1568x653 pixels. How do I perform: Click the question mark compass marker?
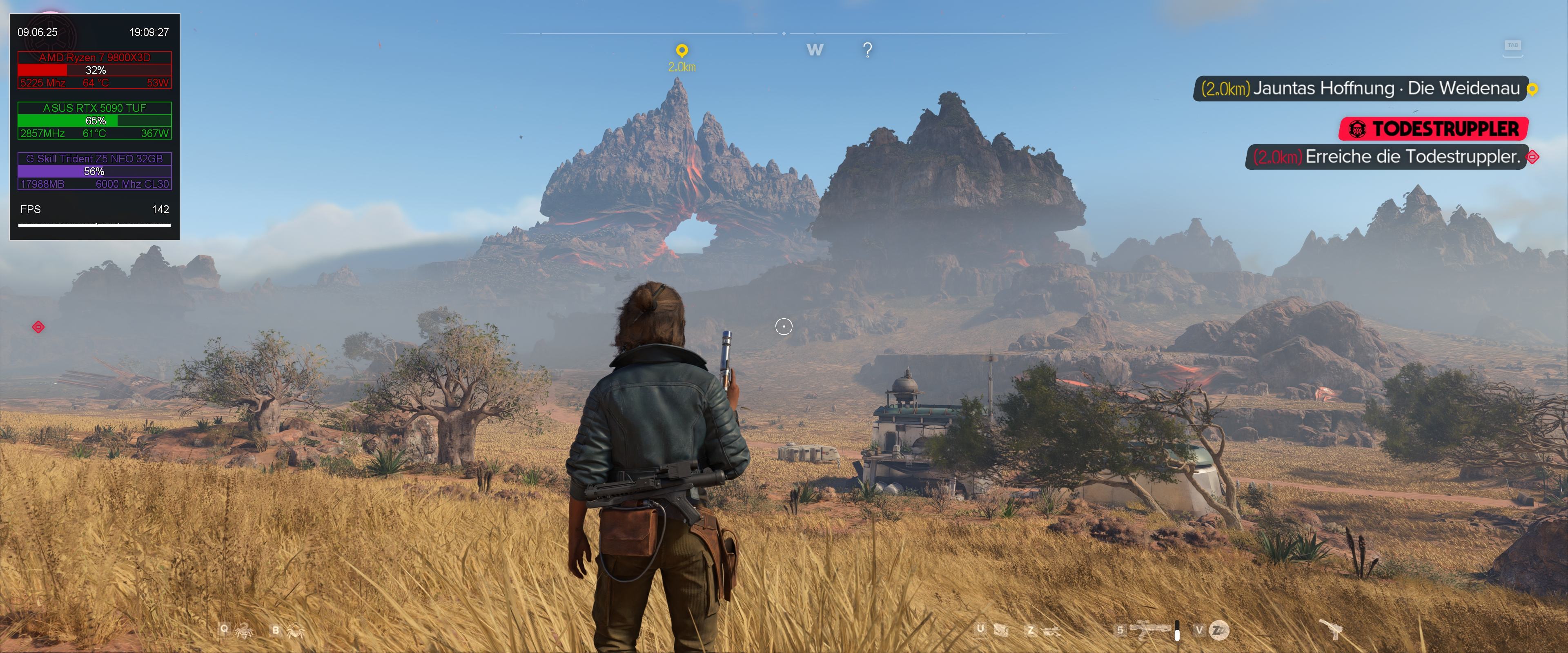pyautogui.click(x=867, y=50)
